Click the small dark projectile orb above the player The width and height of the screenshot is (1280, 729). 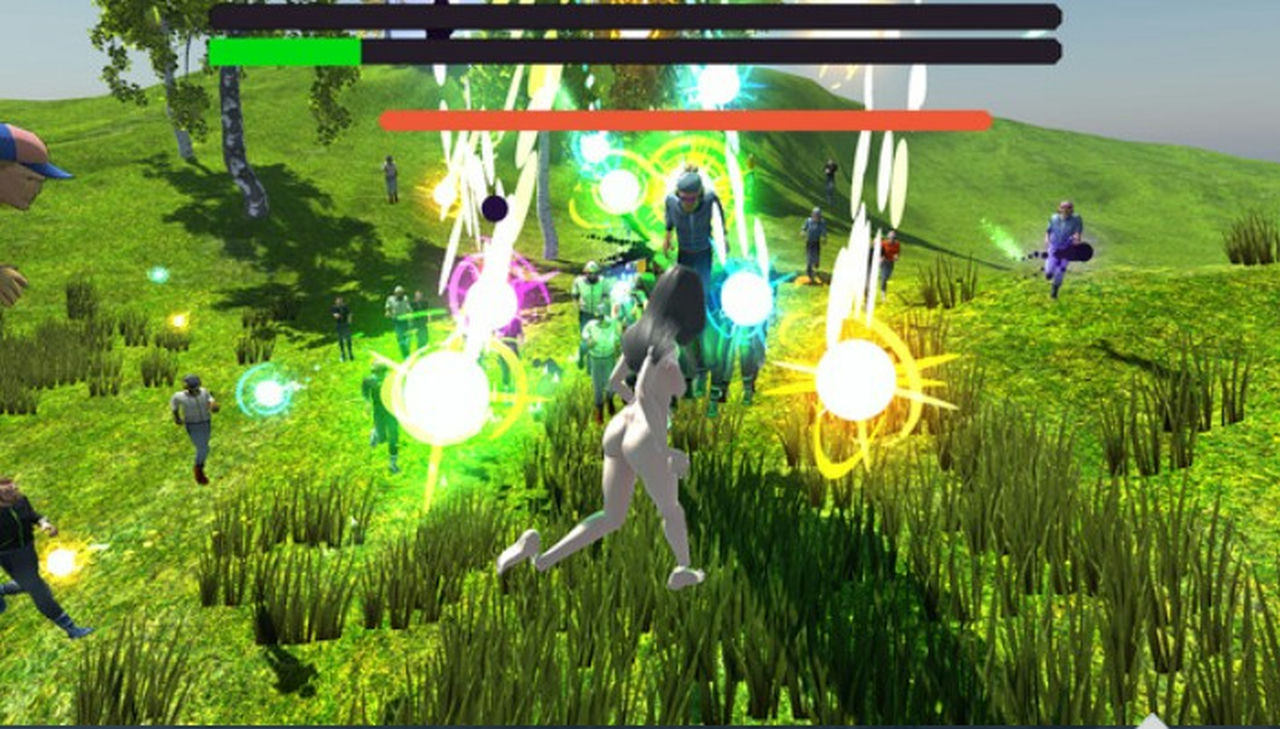[492, 208]
